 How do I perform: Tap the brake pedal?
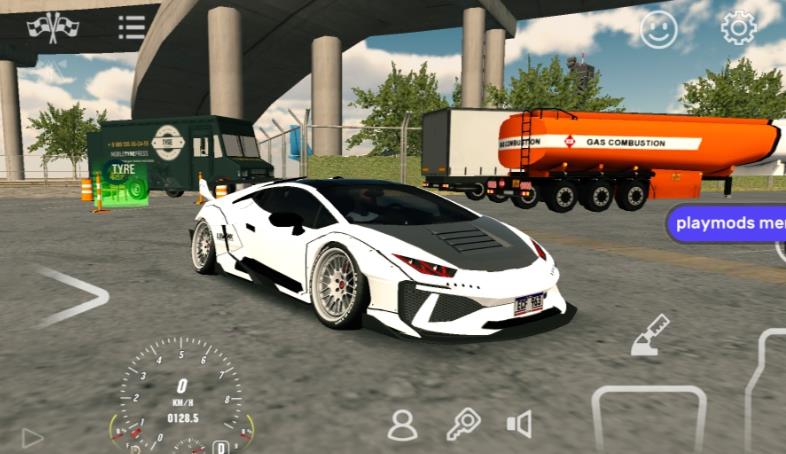point(649,420)
